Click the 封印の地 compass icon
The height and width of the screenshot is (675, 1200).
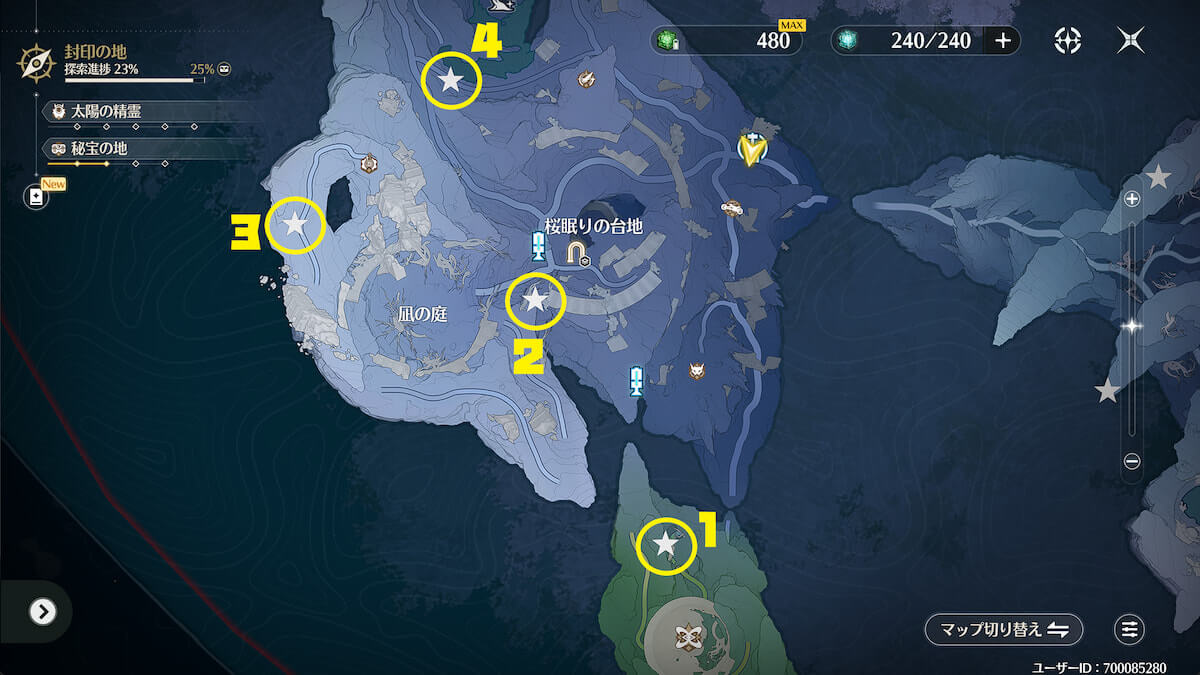click(x=37, y=62)
